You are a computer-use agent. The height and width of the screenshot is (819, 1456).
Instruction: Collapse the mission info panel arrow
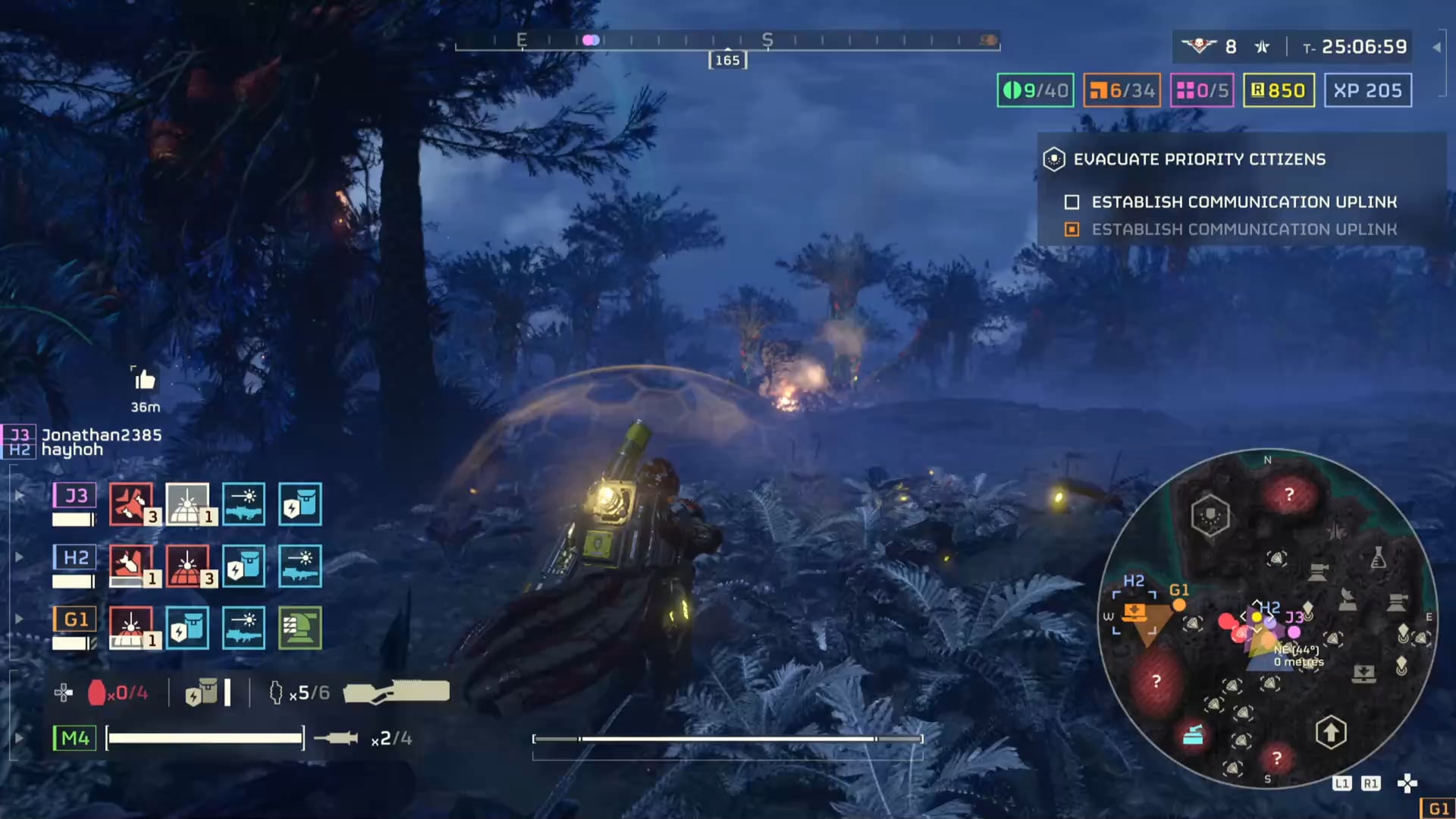1436,47
